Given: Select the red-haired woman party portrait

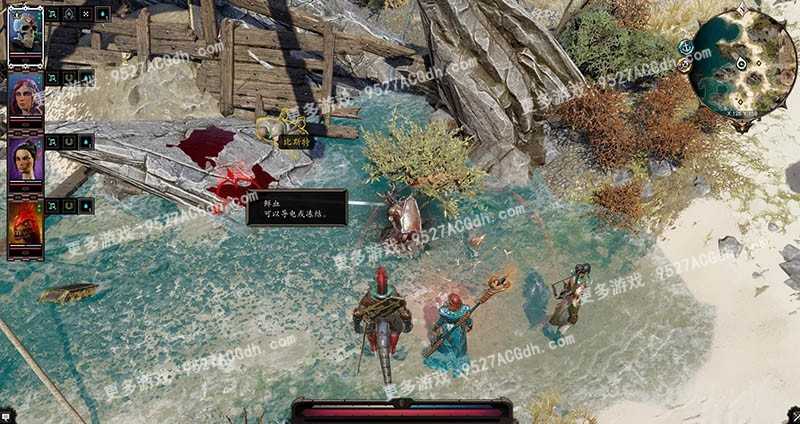Looking at the screenshot, I should coord(25,96).
